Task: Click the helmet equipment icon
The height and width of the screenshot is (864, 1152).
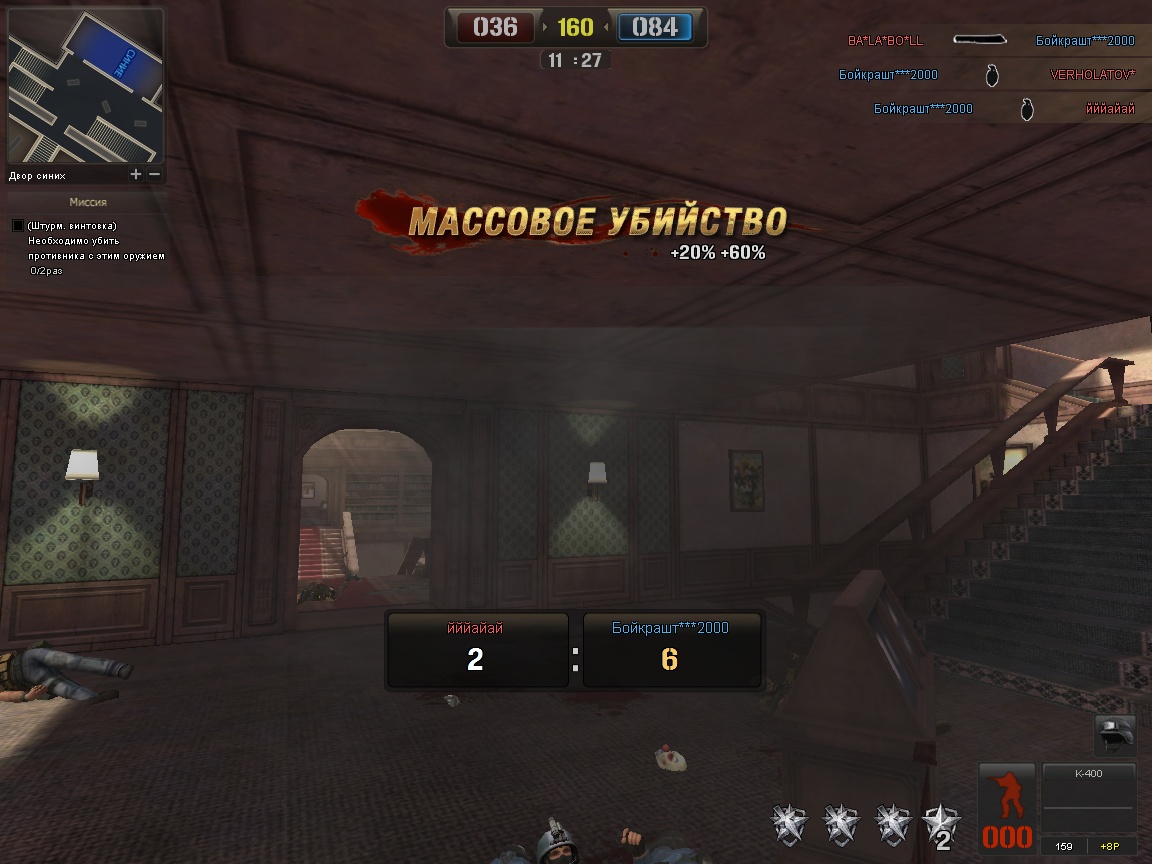Action: (1115, 736)
